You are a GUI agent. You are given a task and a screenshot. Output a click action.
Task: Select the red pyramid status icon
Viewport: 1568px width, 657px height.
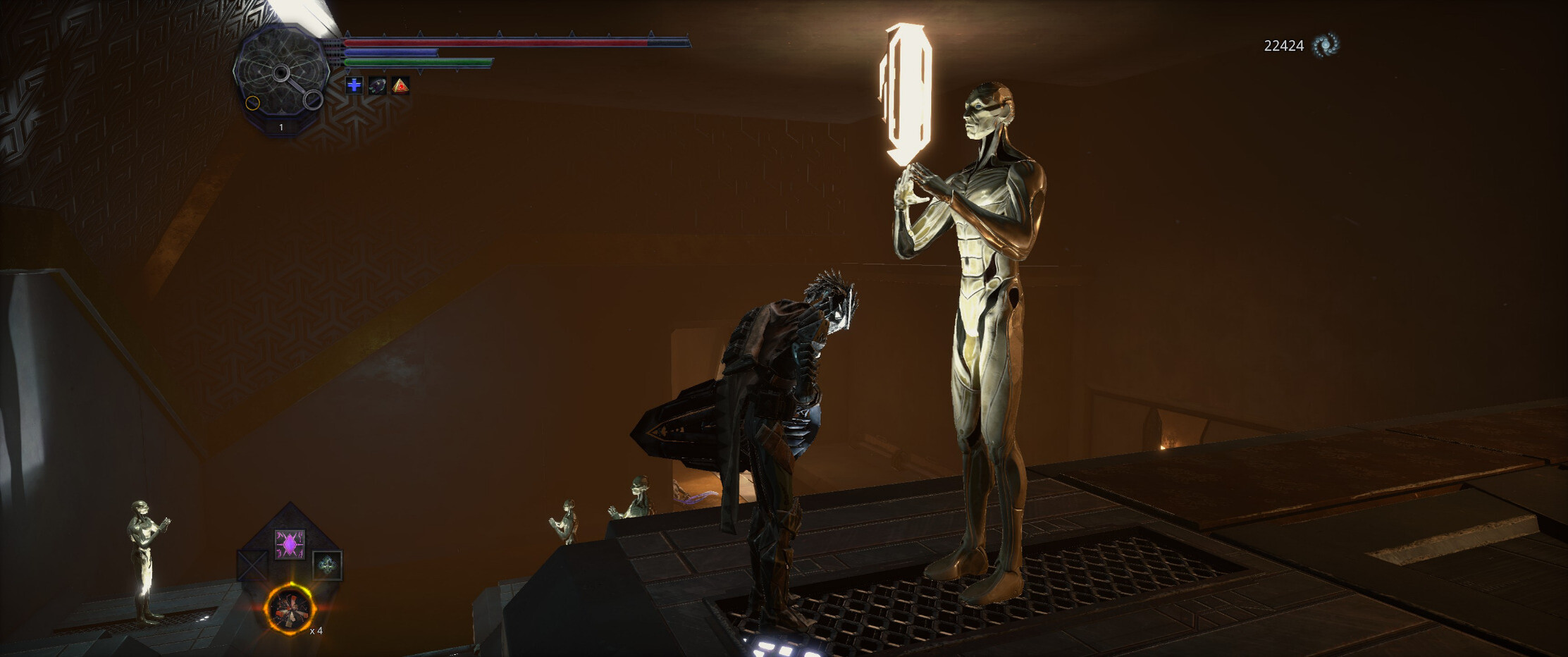point(400,86)
